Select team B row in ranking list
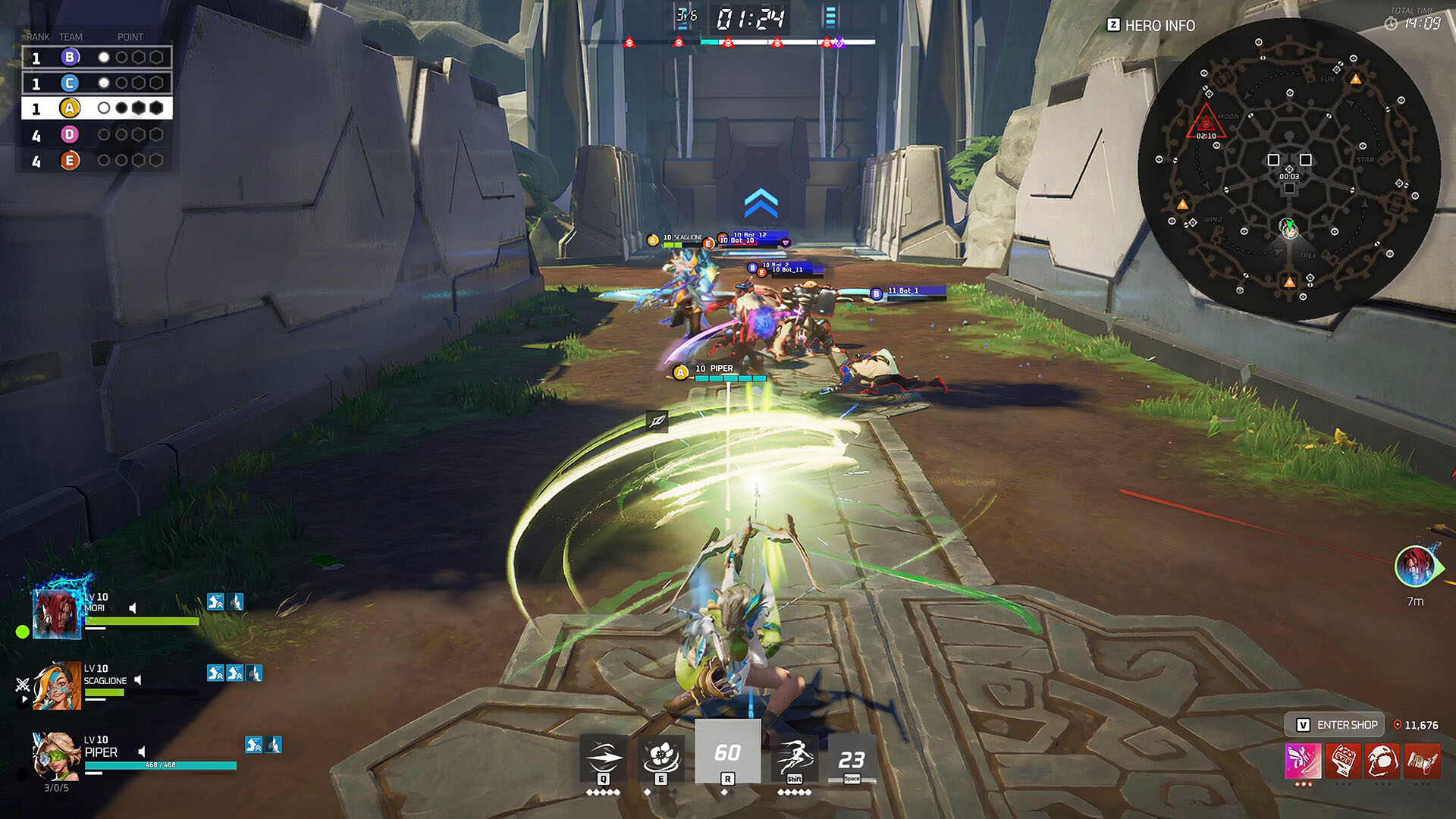1456x819 pixels. [96, 57]
